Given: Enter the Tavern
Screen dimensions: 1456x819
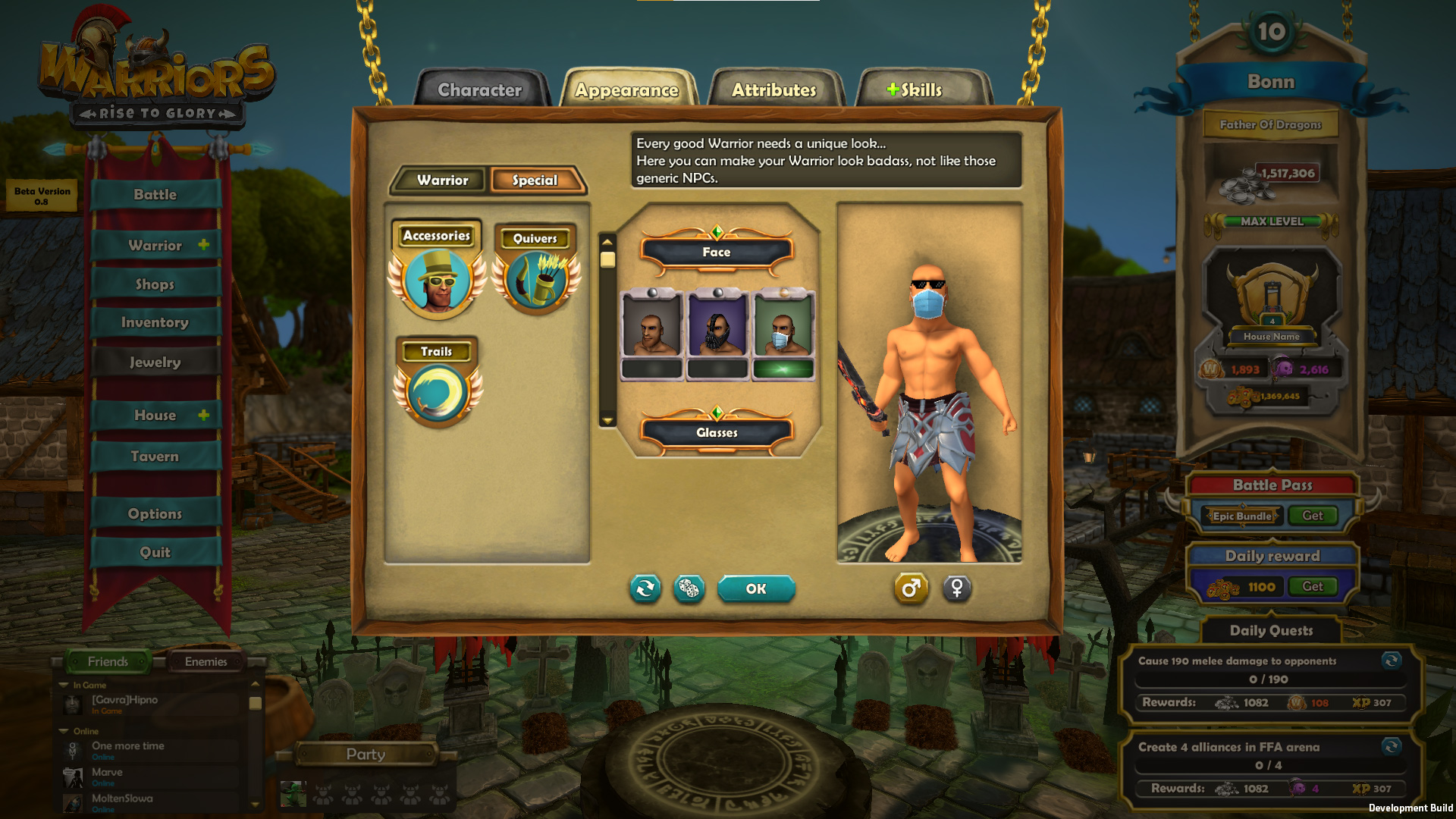Looking at the screenshot, I should point(155,457).
